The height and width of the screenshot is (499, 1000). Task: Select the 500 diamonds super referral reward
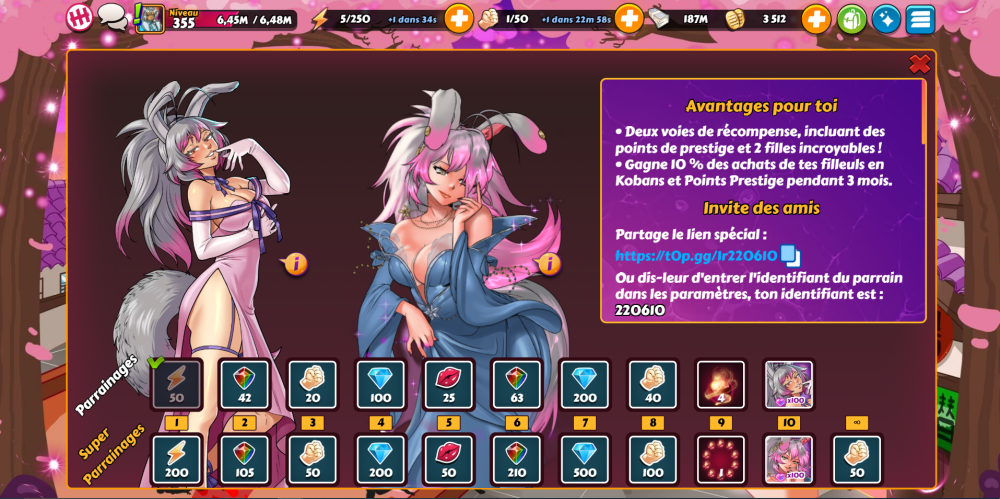tap(585, 460)
